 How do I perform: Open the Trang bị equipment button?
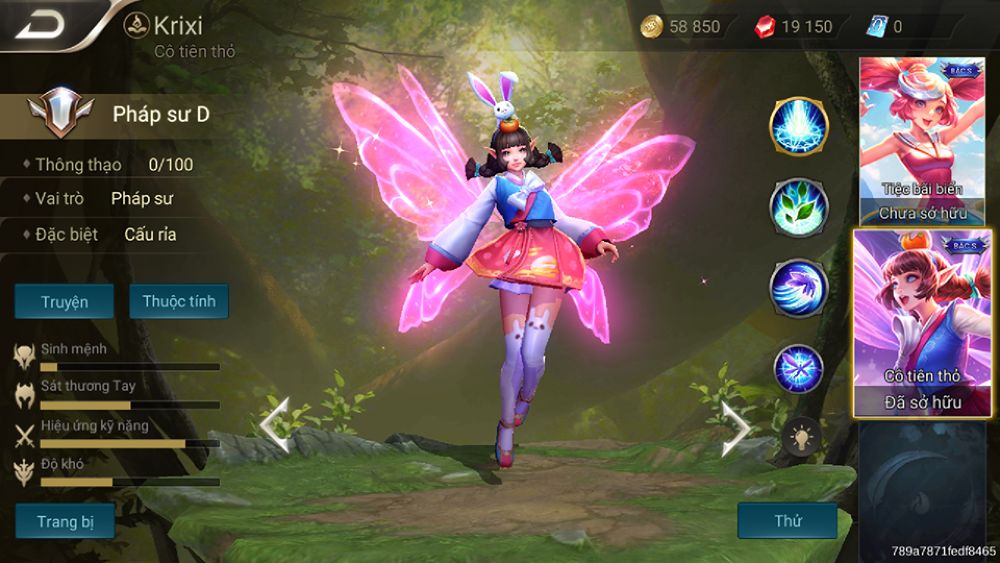click(64, 521)
